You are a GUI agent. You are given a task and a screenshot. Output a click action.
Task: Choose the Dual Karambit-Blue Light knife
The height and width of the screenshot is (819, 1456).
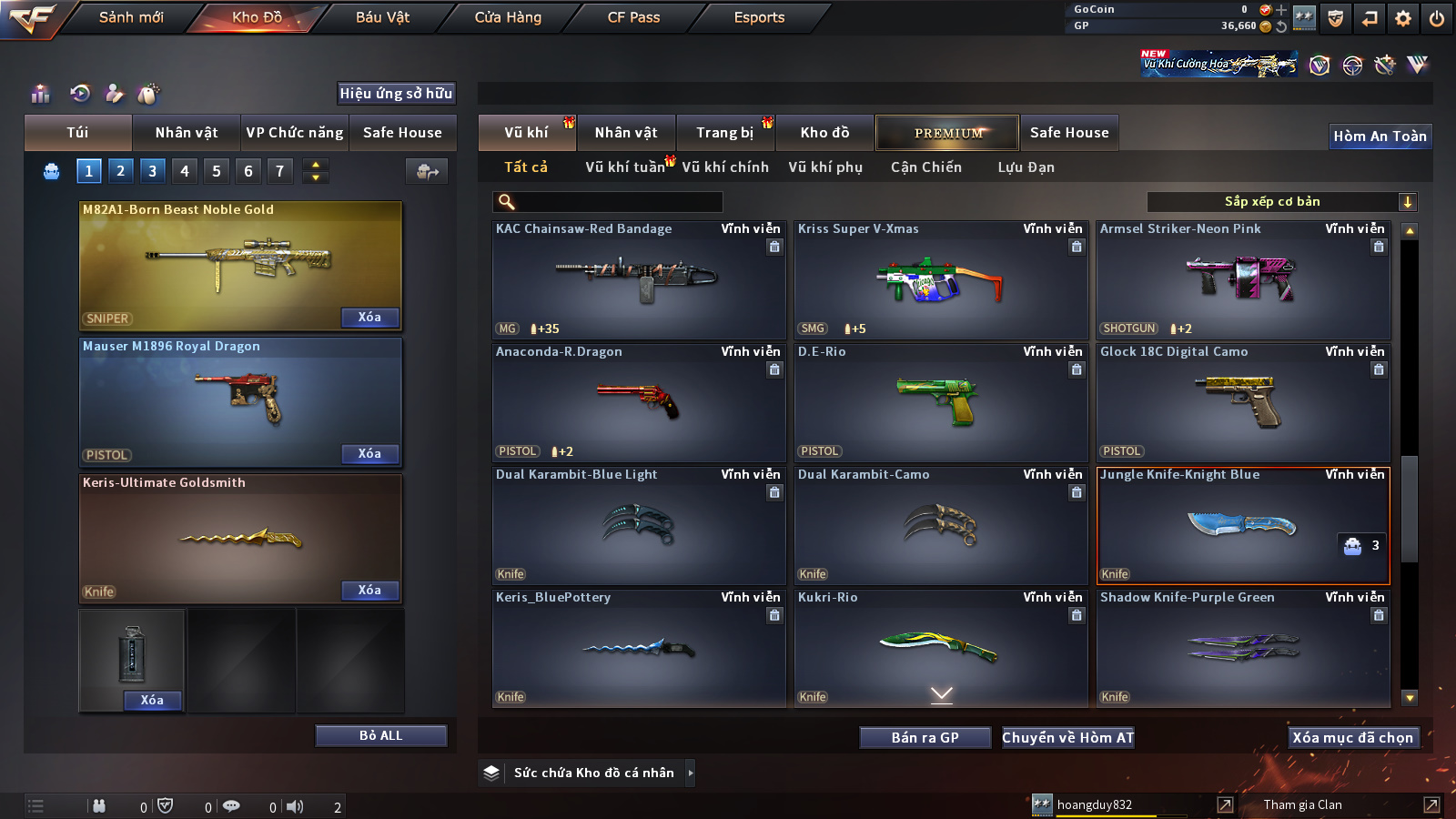pyautogui.click(x=639, y=525)
